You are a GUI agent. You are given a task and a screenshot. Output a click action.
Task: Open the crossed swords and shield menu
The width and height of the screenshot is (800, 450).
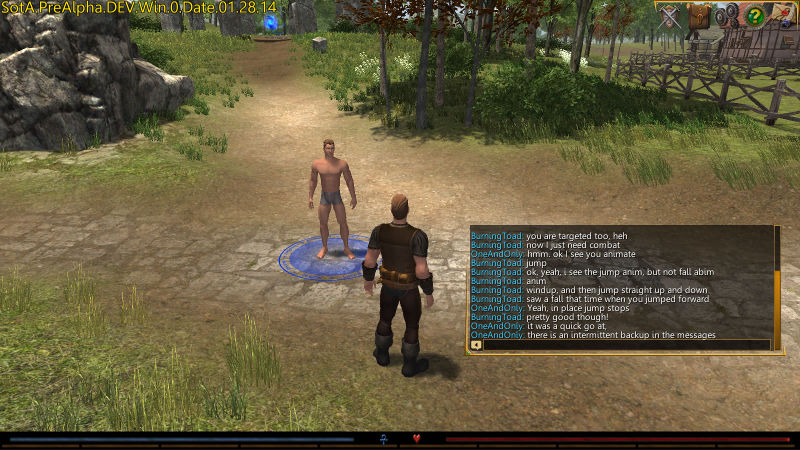coord(671,15)
